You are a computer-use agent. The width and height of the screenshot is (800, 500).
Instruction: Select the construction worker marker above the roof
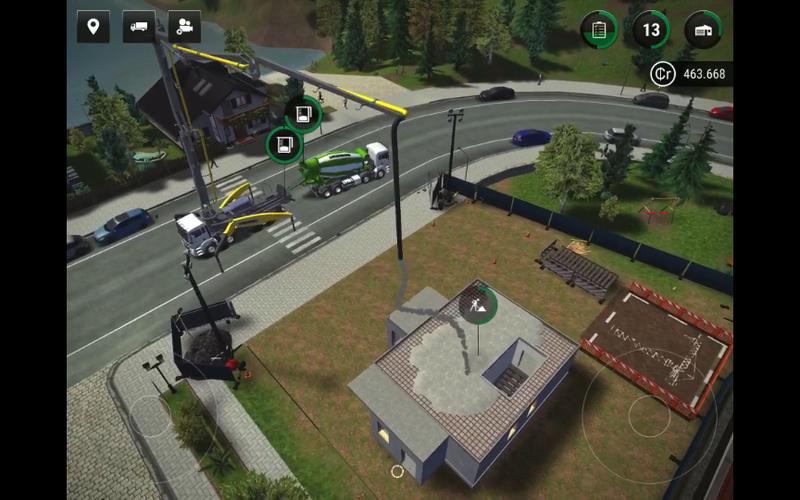(x=479, y=303)
